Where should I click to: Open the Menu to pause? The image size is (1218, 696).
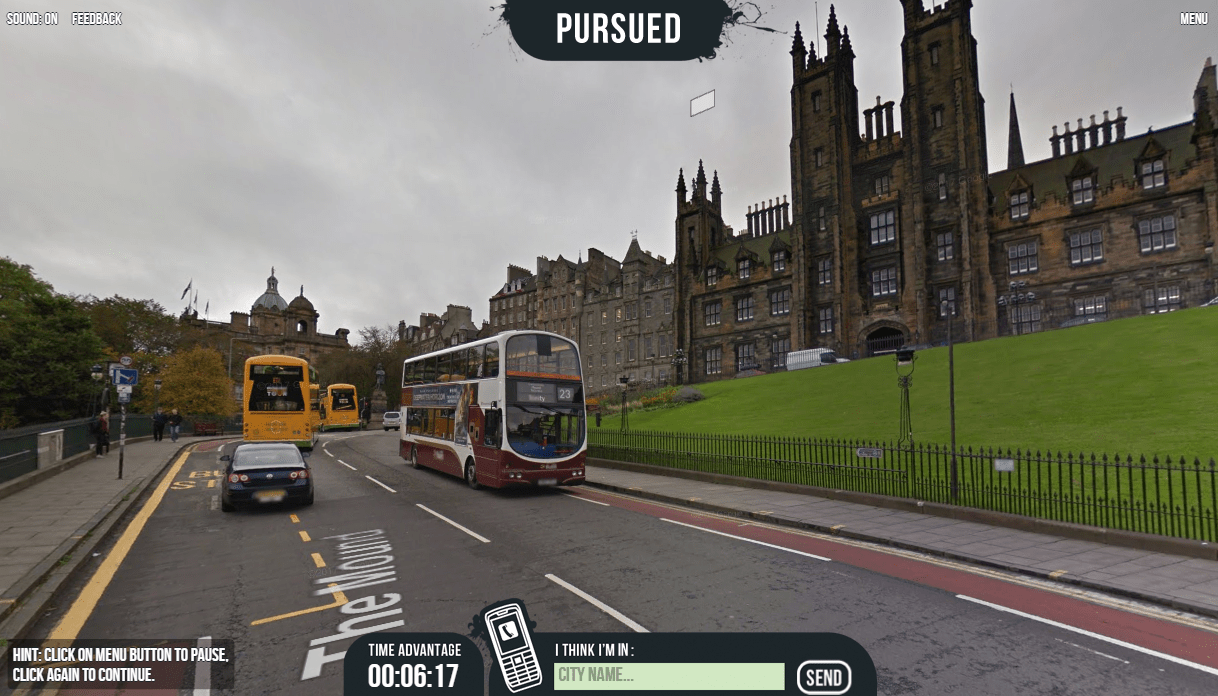1193,19
